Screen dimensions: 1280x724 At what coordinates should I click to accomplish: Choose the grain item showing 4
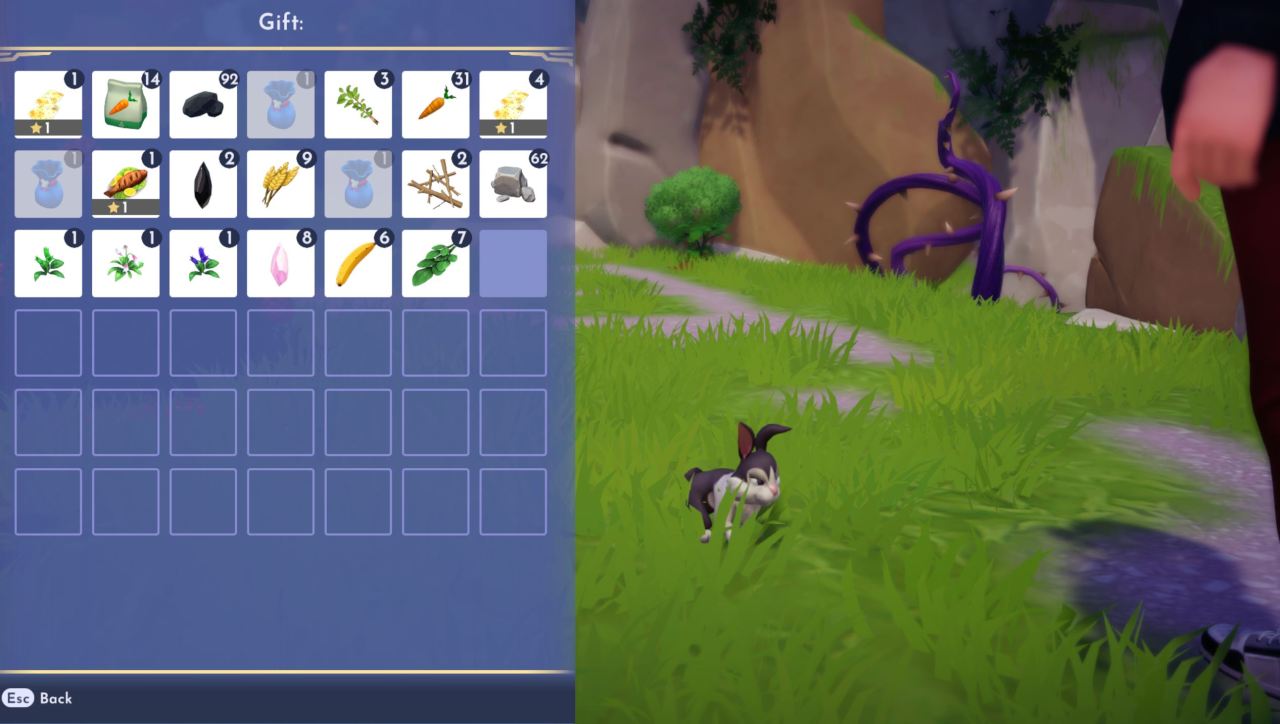(x=514, y=103)
